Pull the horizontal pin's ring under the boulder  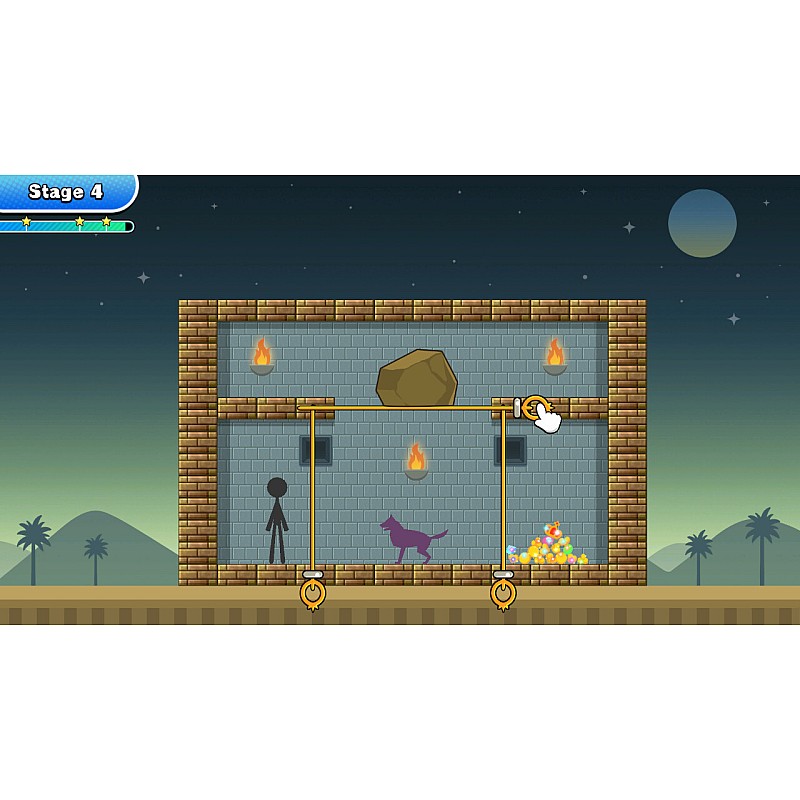[535, 407]
